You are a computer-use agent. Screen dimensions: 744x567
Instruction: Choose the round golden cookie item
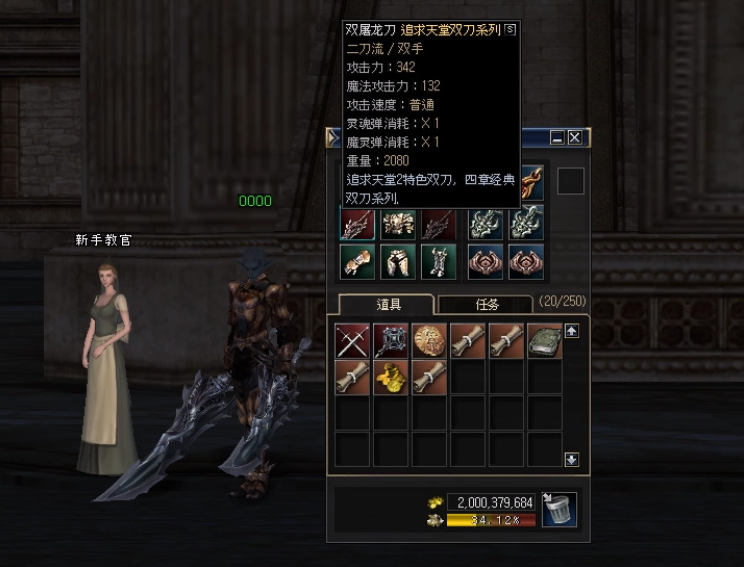click(x=429, y=340)
